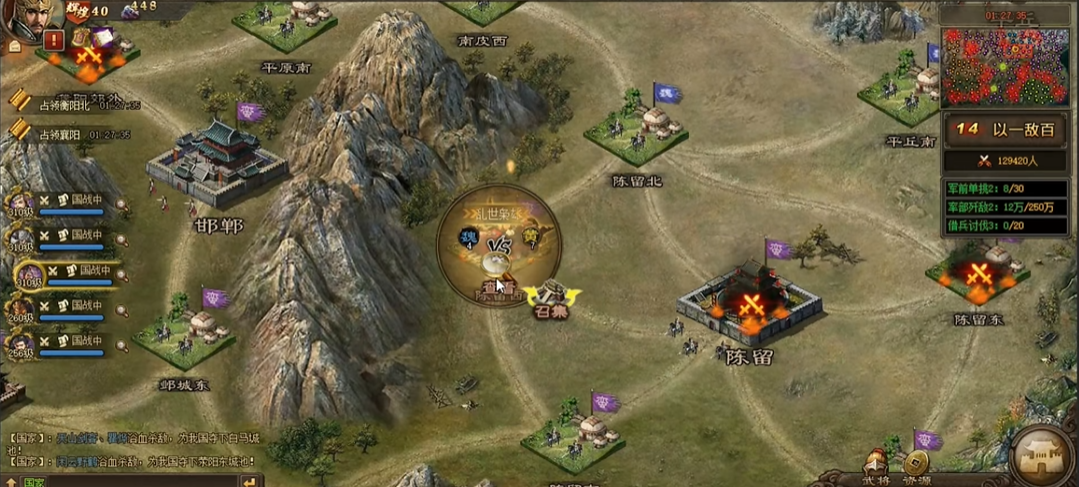This screenshot has width=1079, height=487.
Task: Open the 占领襄阳 objective entry
Action: [68, 133]
